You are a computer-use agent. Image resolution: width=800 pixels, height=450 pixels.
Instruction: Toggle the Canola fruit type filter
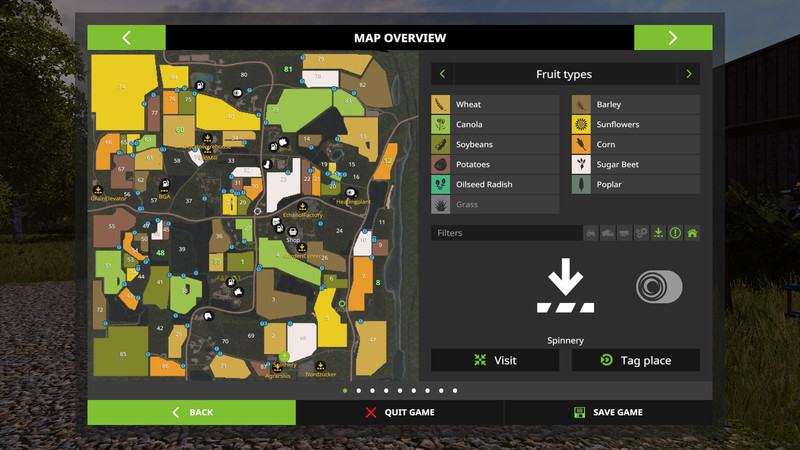(x=495, y=124)
